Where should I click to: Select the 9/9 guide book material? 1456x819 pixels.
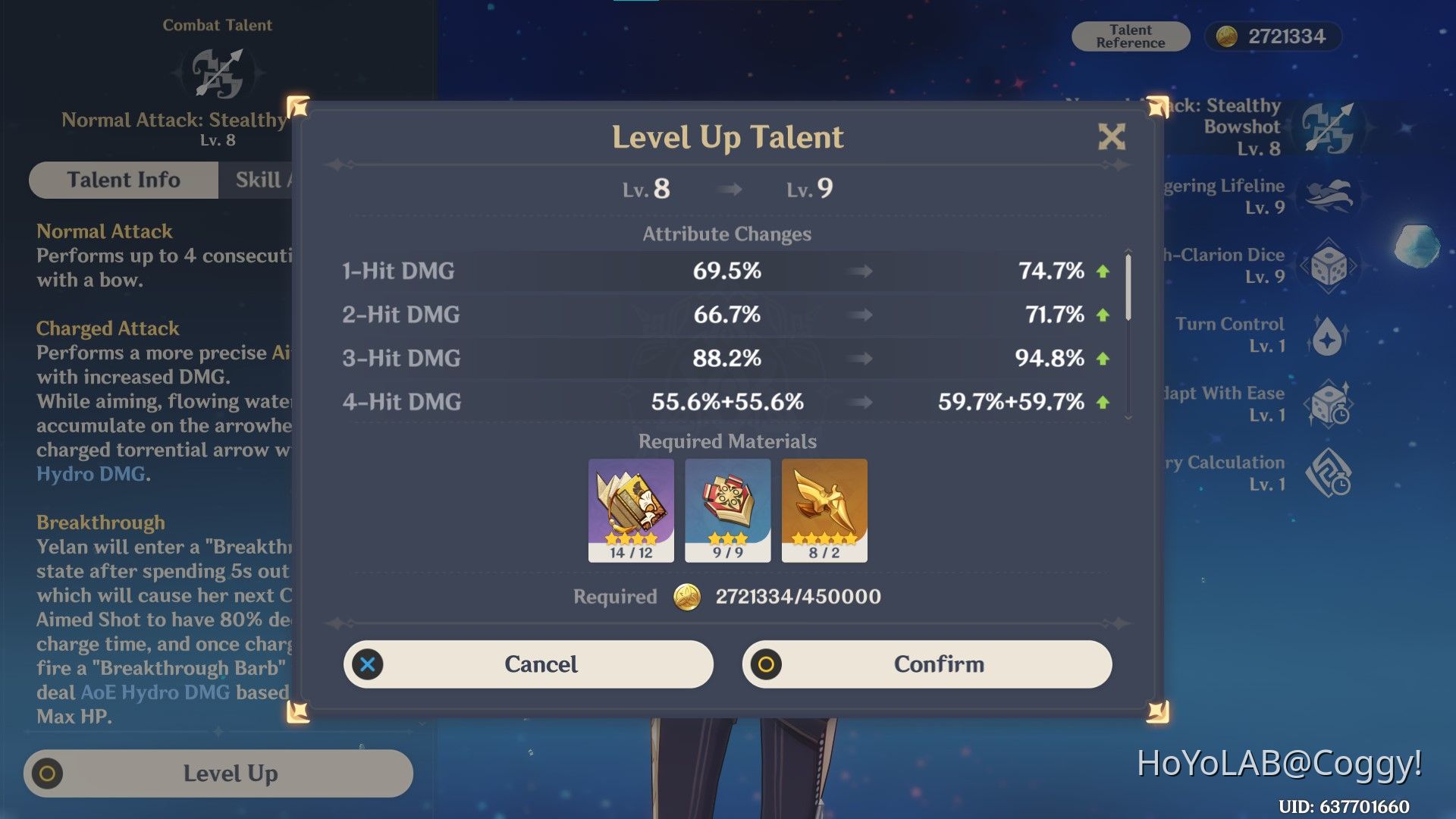pyautogui.click(x=727, y=510)
